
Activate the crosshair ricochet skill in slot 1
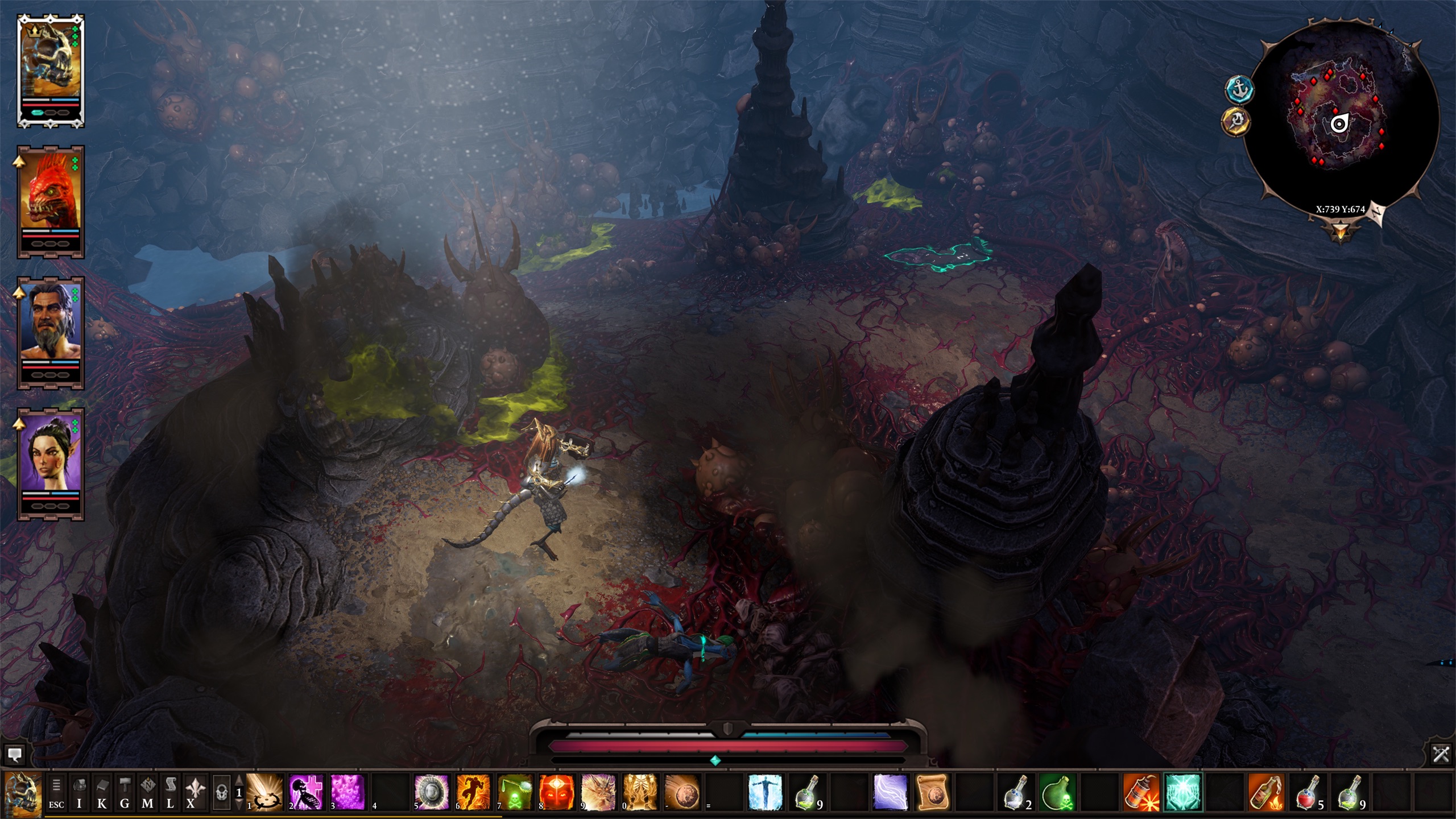(x=264, y=792)
